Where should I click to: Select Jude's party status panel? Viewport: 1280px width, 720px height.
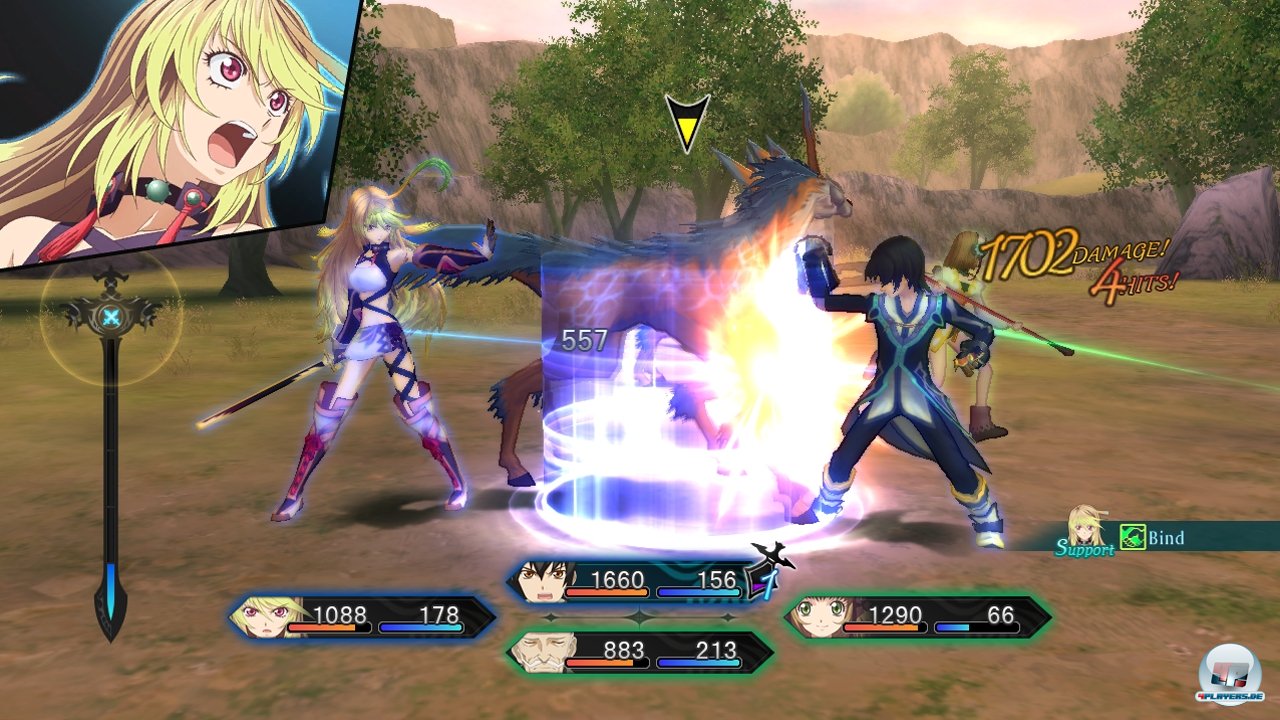638,580
